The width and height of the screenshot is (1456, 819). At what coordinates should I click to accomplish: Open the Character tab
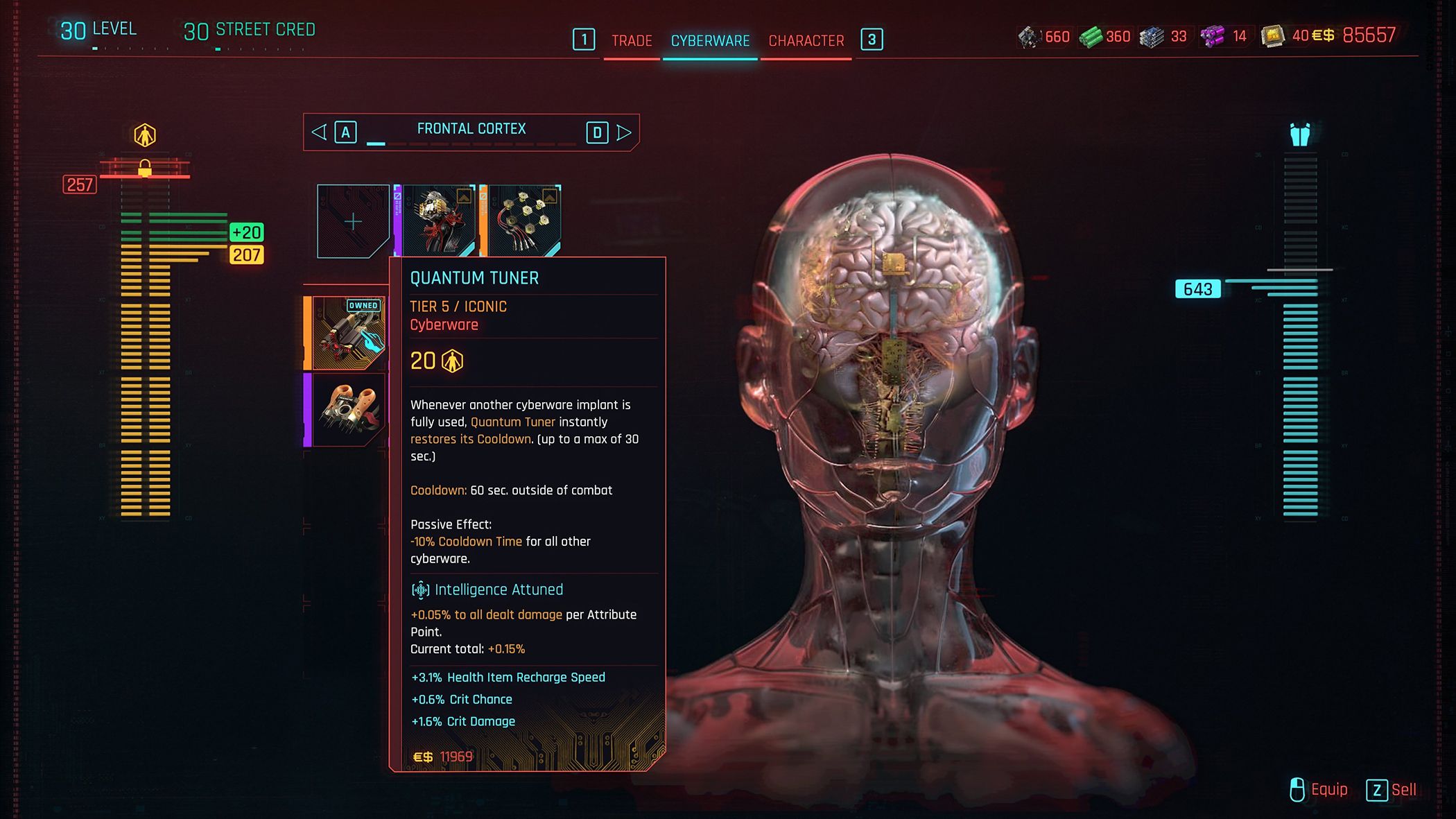point(806,41)
